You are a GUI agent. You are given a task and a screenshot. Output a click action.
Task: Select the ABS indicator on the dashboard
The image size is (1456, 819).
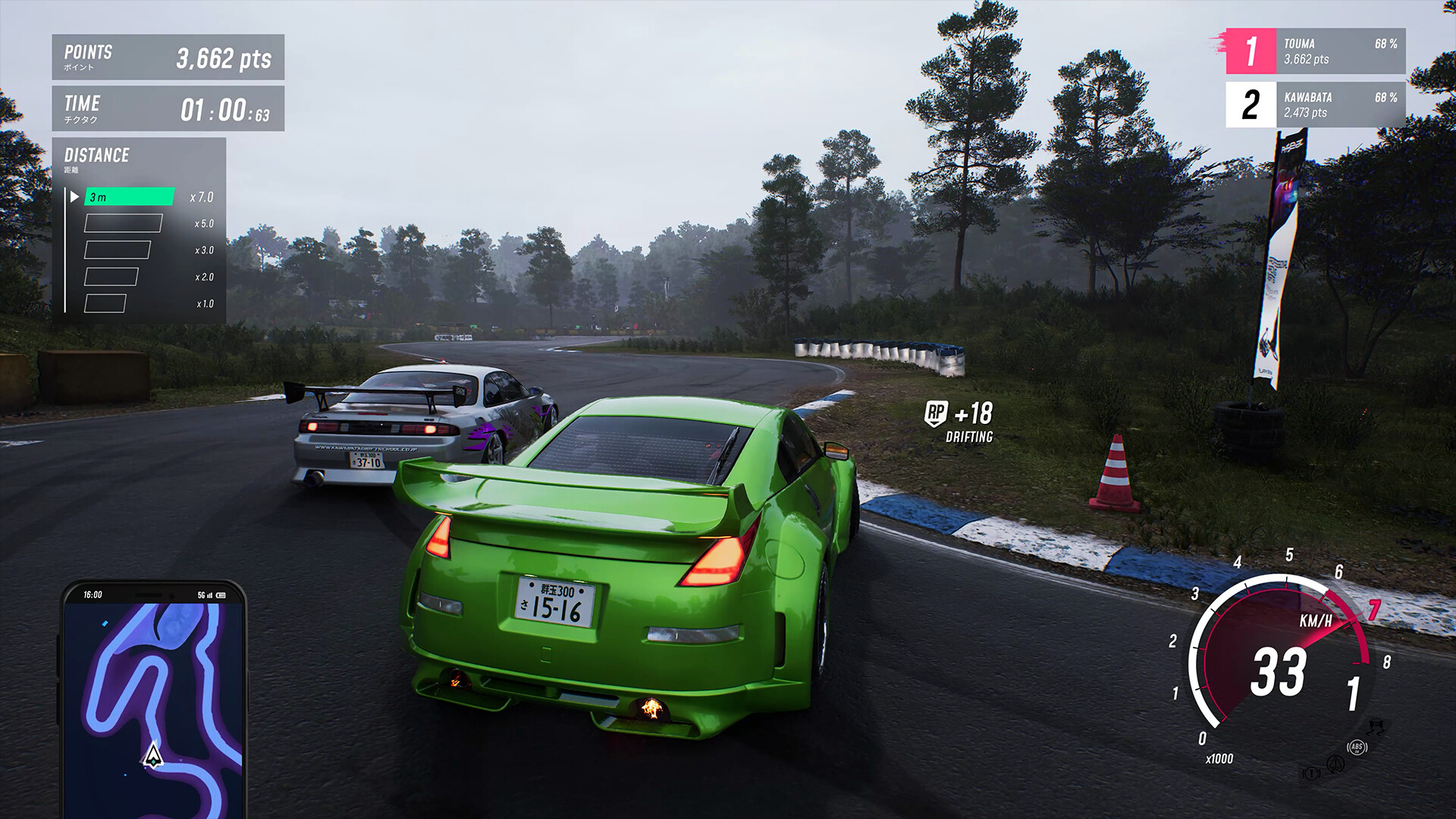tap(1357, 748)
